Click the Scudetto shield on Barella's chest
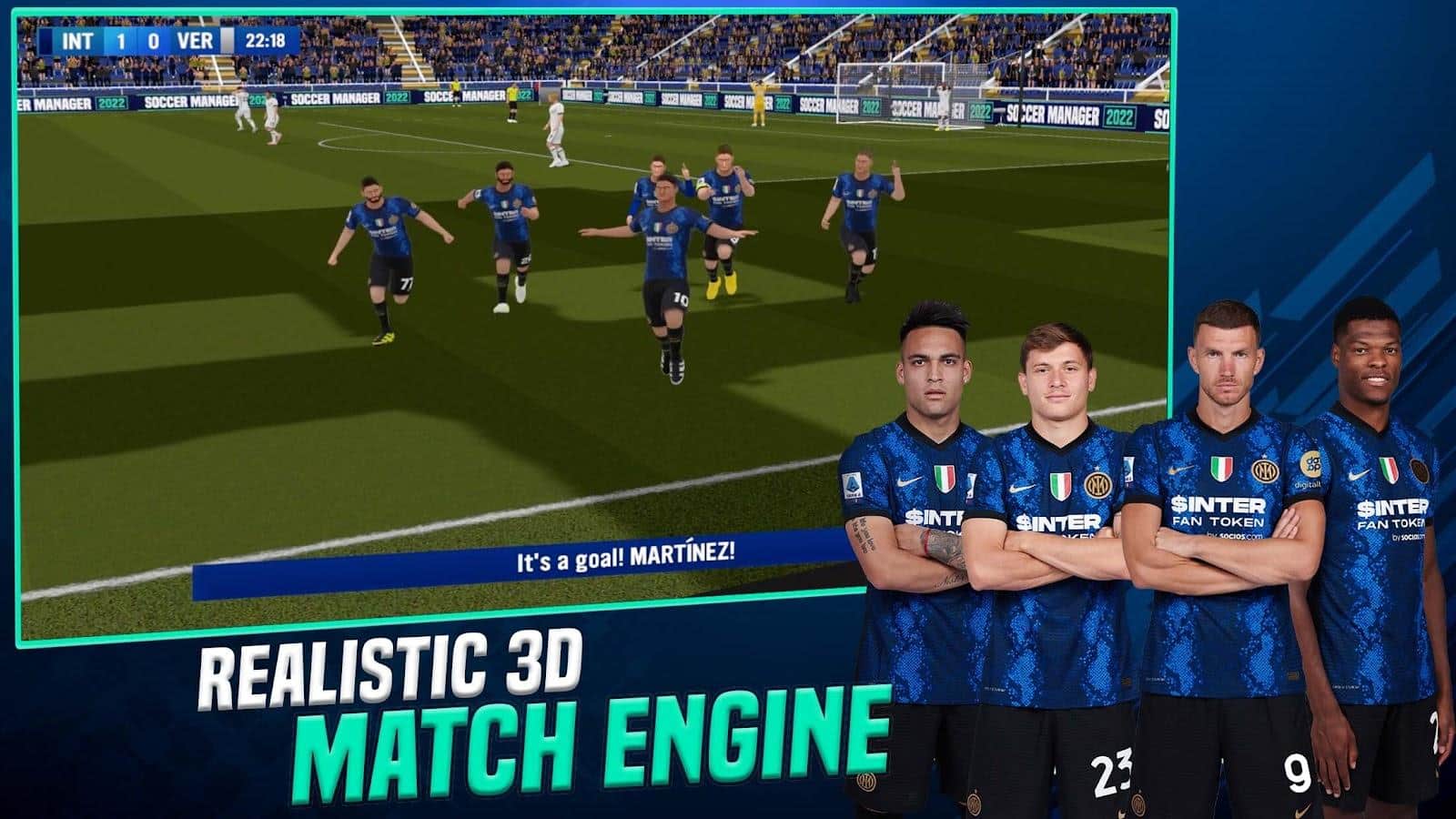This screenshot has width=1456, height=819. point(1062,486)
